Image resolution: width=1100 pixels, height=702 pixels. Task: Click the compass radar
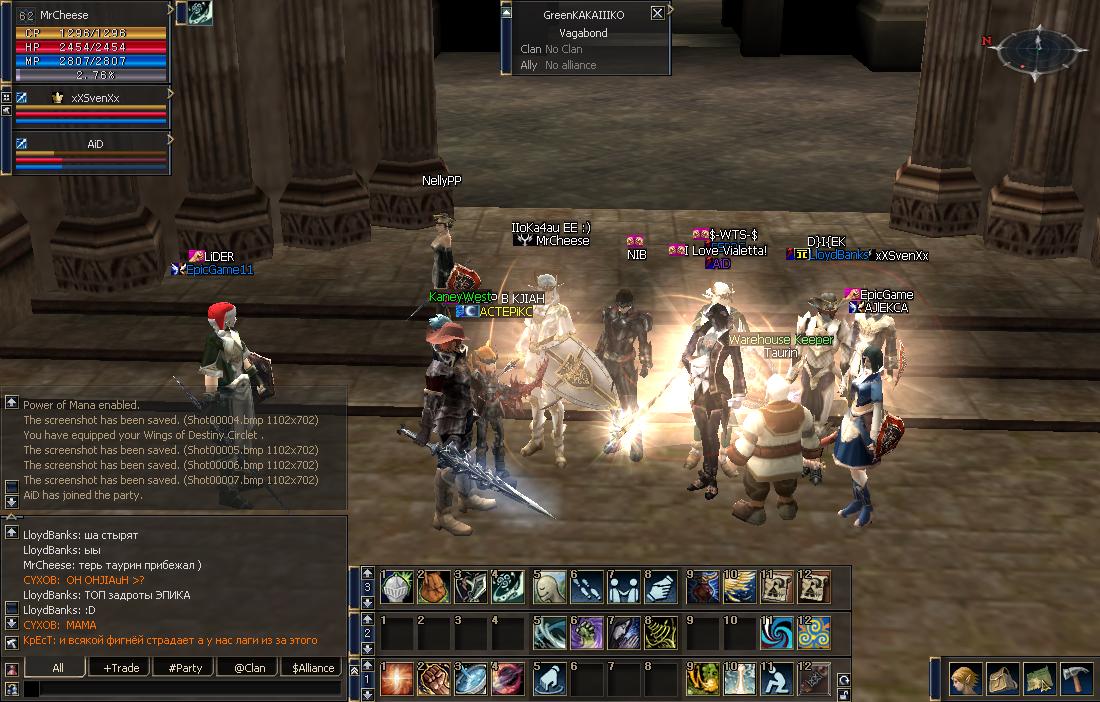pyautogui.click(x=1038, y=46)
